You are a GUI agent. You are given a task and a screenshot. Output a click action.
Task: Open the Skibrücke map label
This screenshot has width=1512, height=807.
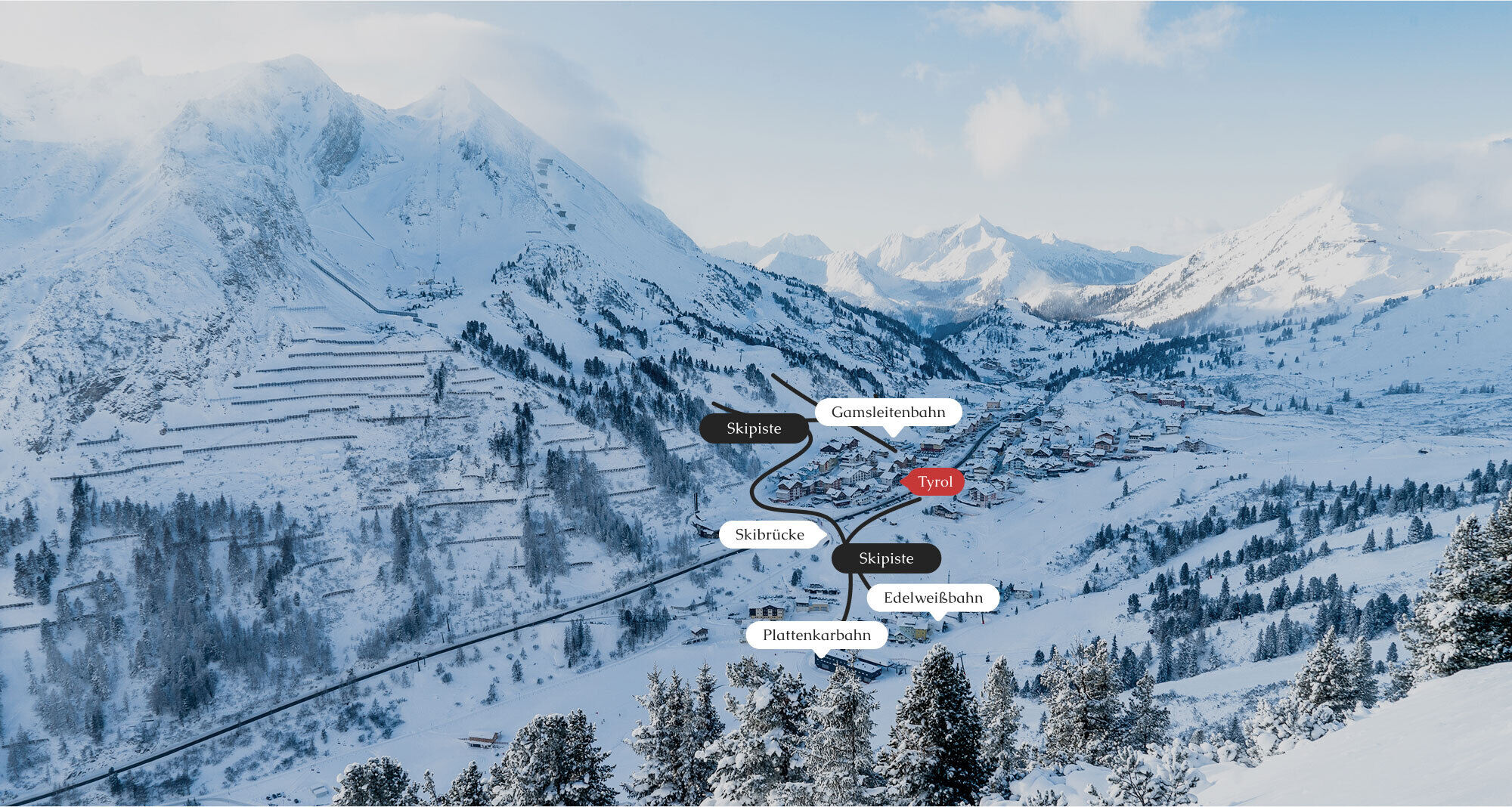tap(770, 535)
